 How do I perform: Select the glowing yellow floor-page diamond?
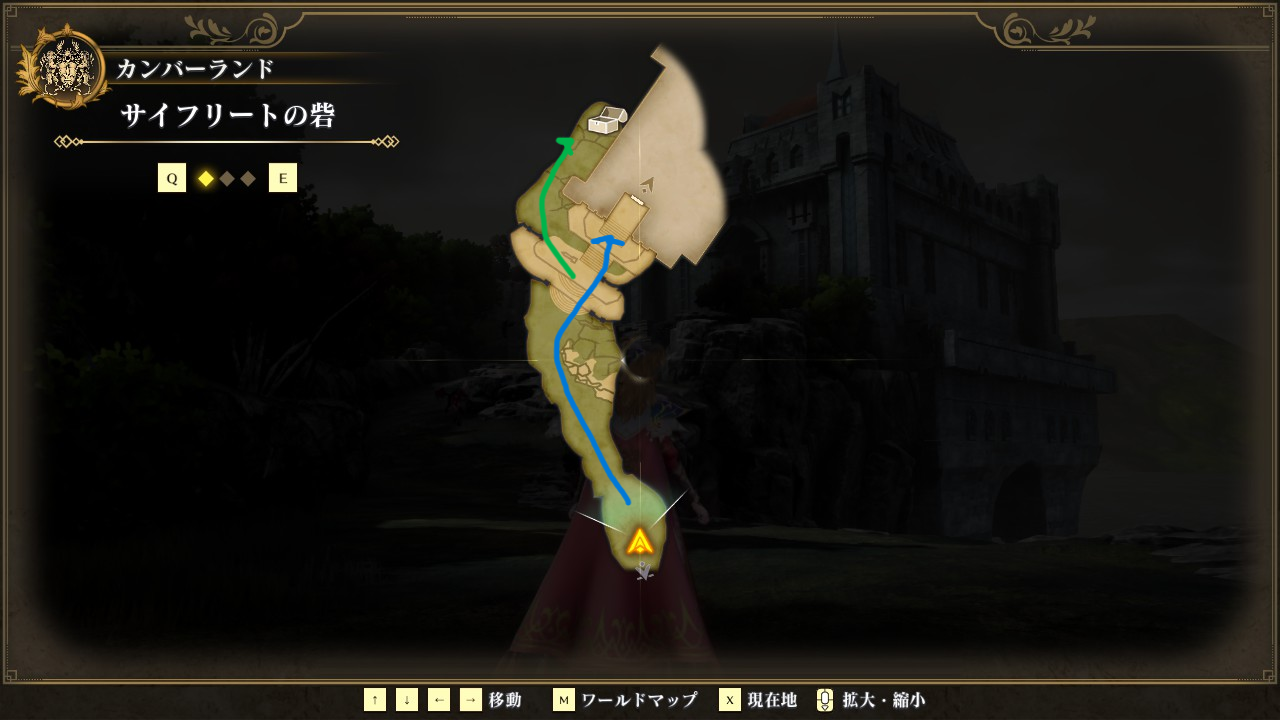pyautogui.click(x=206, y=179)
